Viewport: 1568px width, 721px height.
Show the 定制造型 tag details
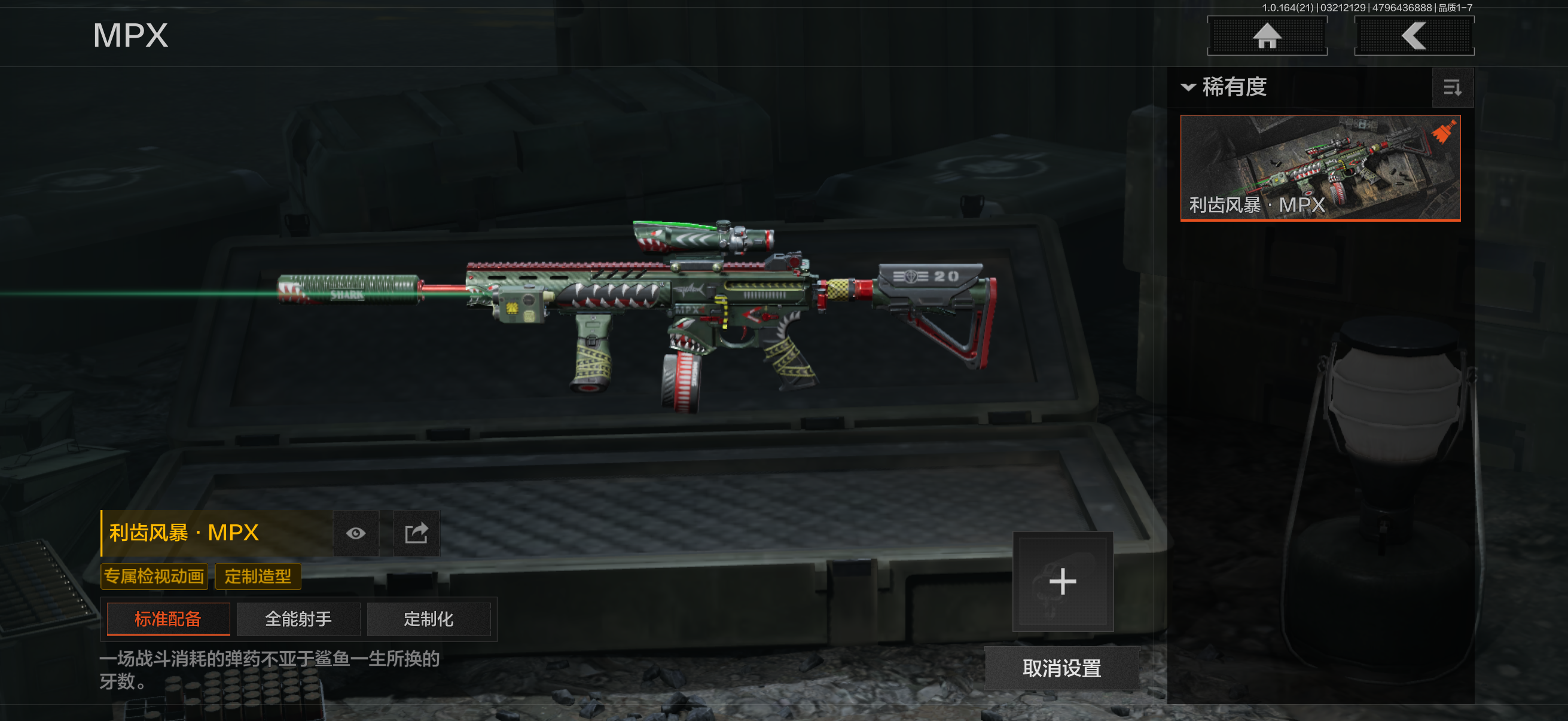click(x=258, y=576)
